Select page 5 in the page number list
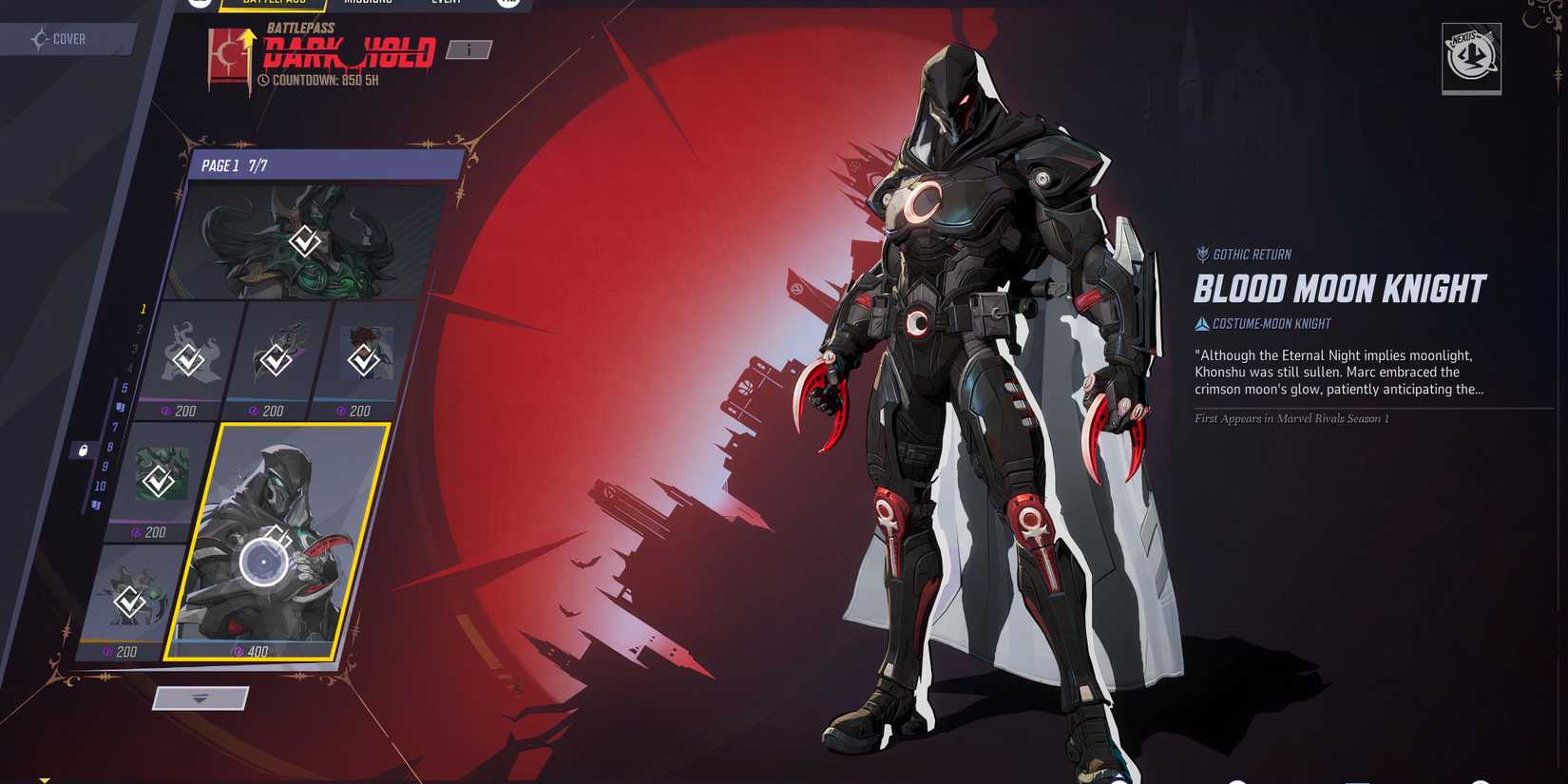 coord(124,387)
